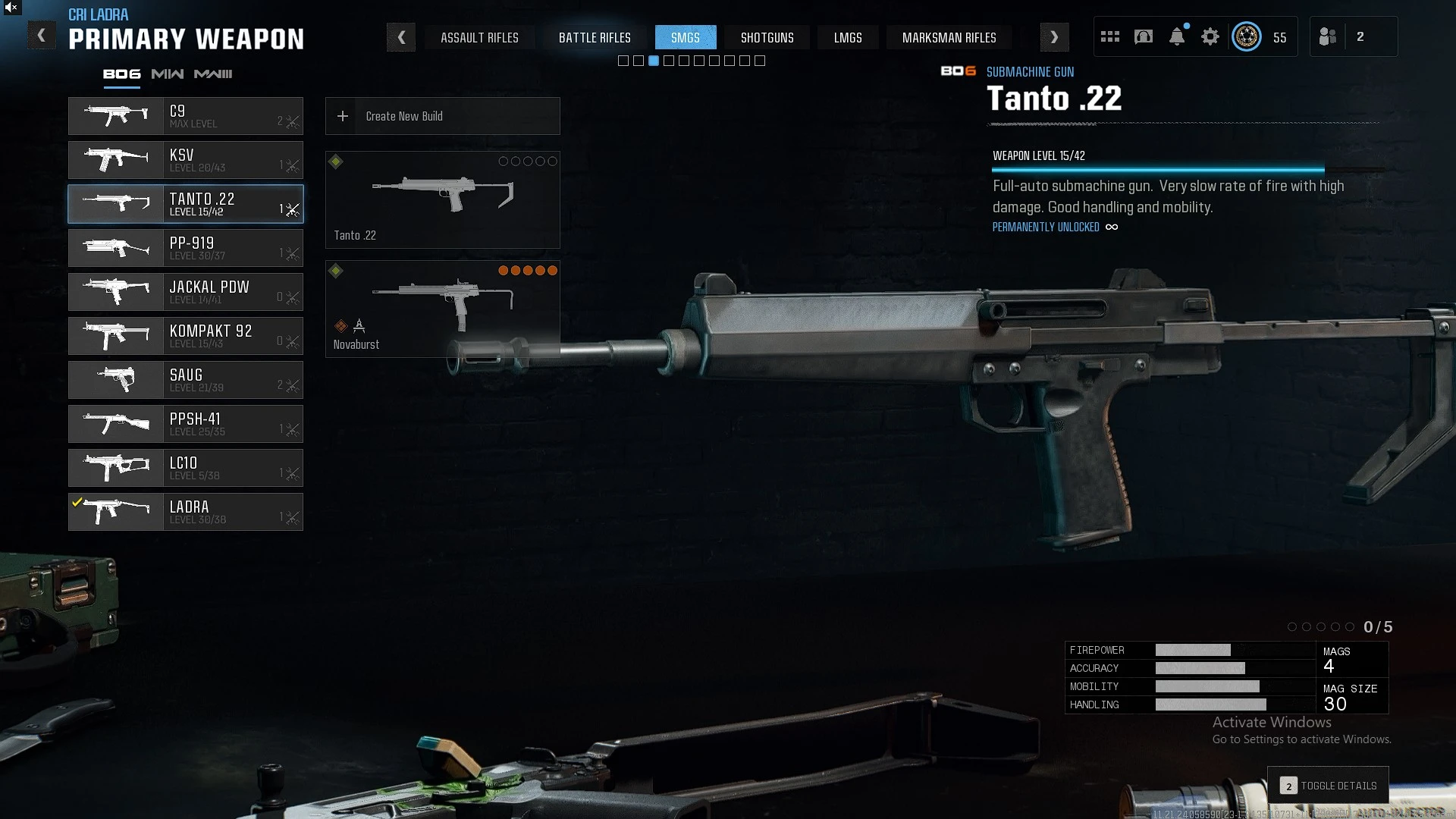Go back using the header arrow
The width and height of the screenshot is (1456, 819).
(42, 36)
